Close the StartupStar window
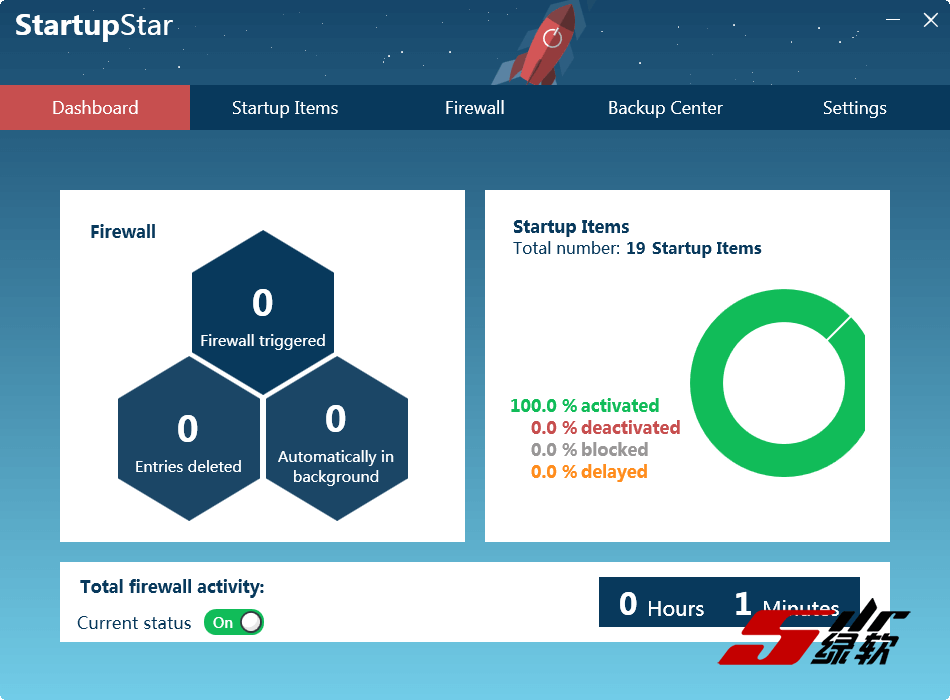This screenshot has height=700, width=950. point(930,20)
